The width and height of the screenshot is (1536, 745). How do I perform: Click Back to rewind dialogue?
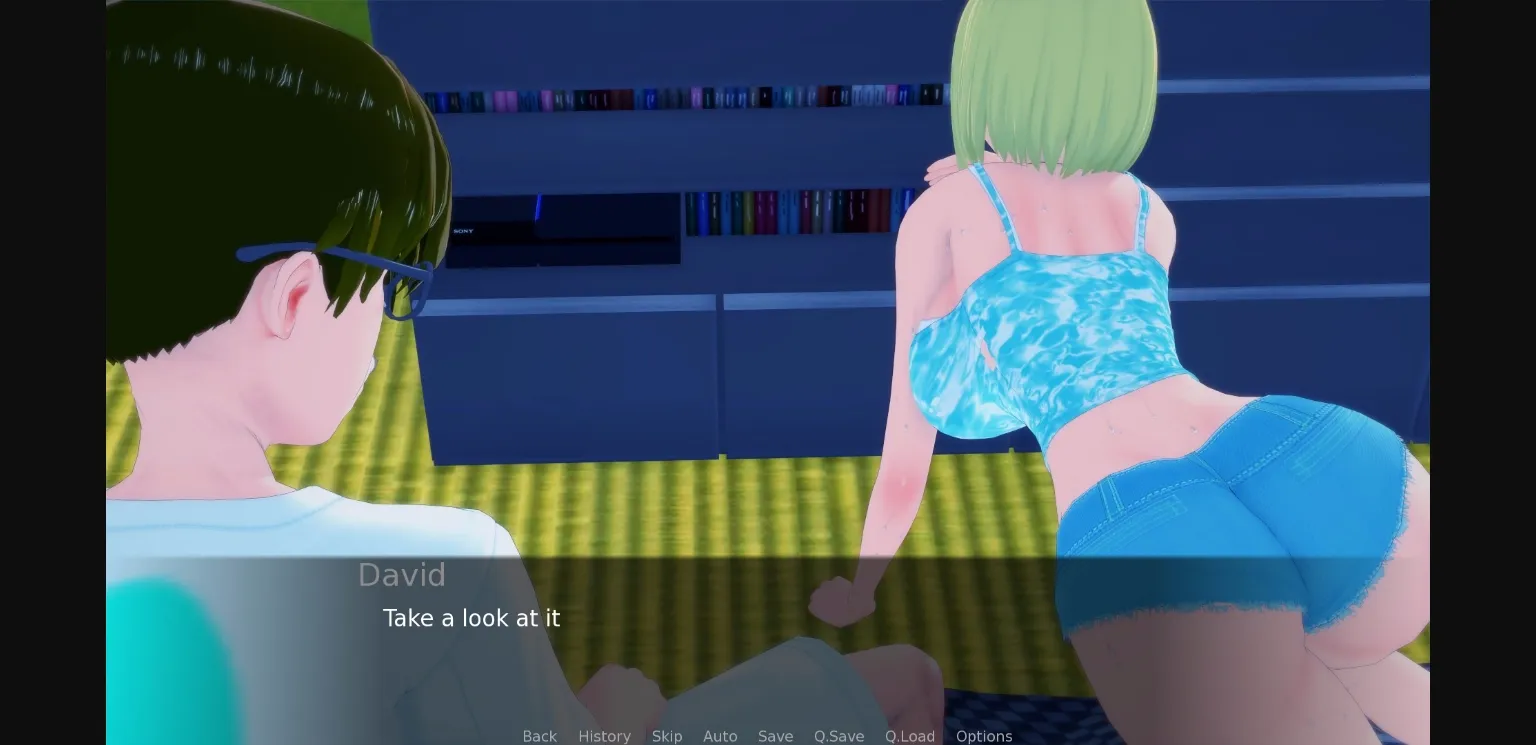(x=540, y=736)
